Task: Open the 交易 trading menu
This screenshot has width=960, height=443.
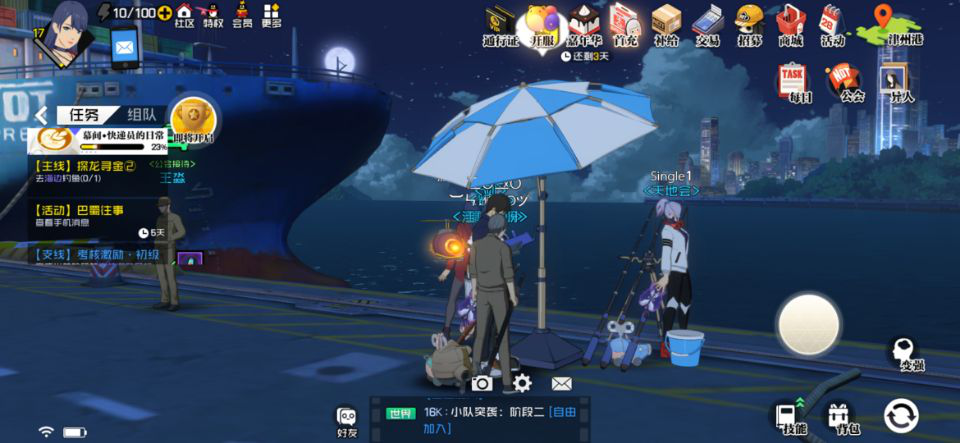Action: tap(708, 26)
